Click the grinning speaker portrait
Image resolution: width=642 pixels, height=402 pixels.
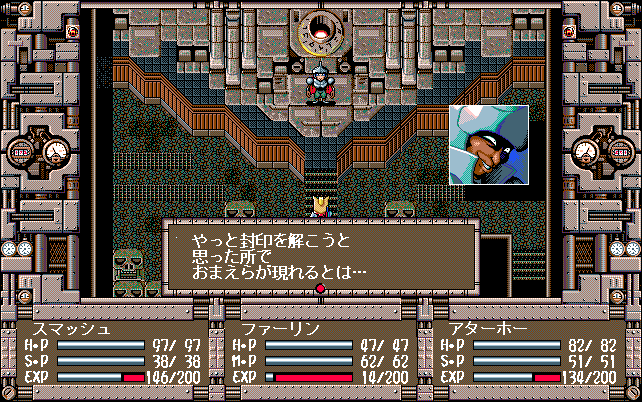pyautogui.click(x=489, y=145)
